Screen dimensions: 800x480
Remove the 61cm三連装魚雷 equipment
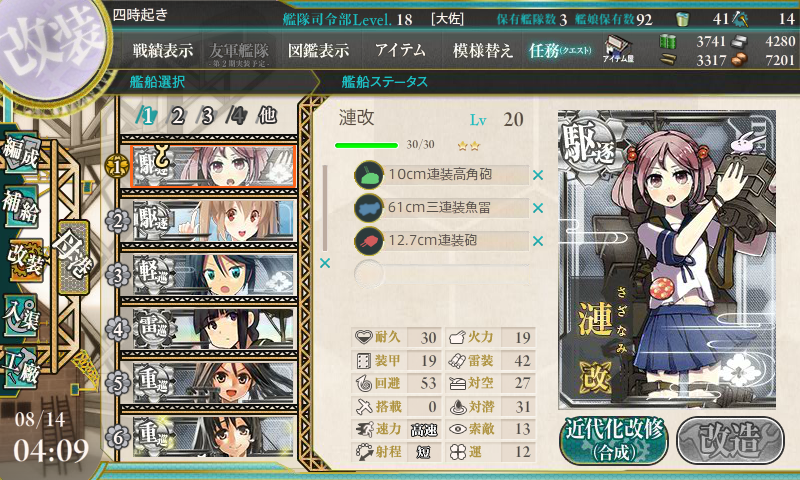point(538,208)
